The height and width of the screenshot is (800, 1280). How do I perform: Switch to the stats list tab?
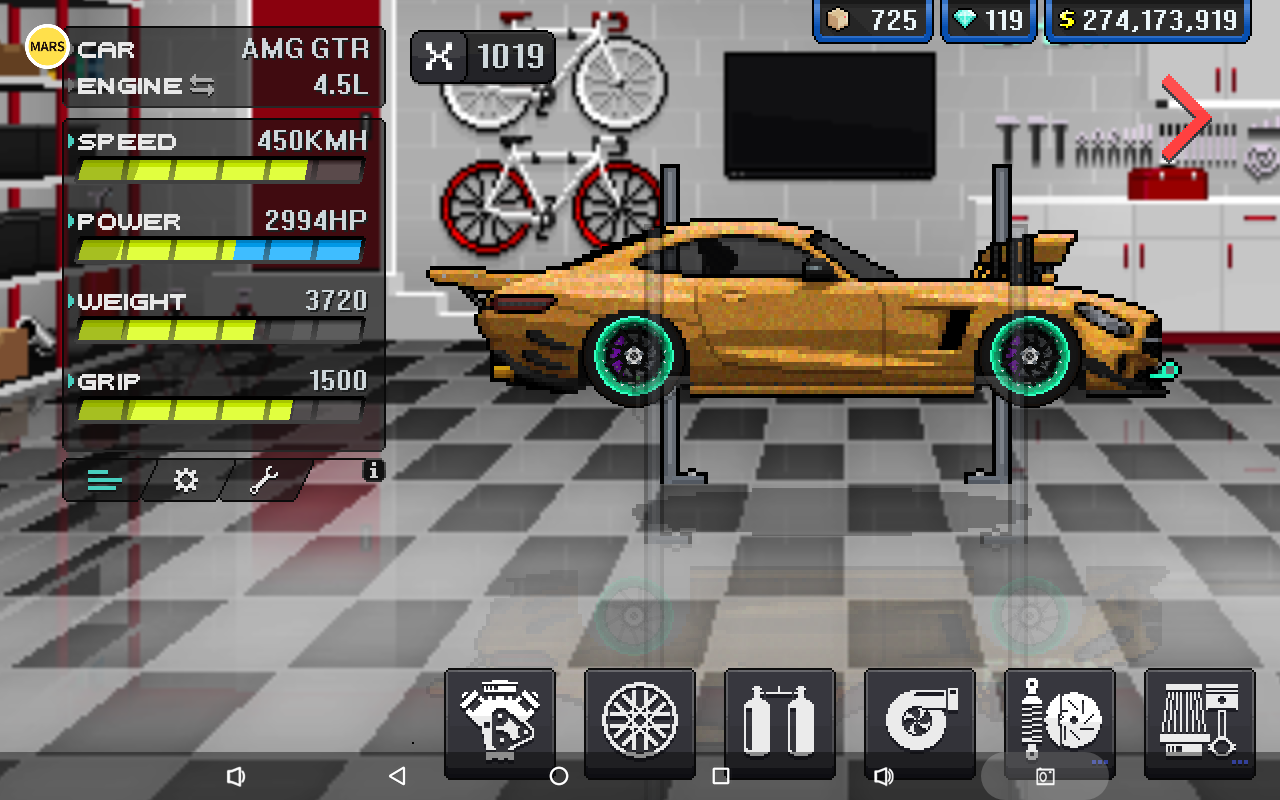click(x=105, y=481)
